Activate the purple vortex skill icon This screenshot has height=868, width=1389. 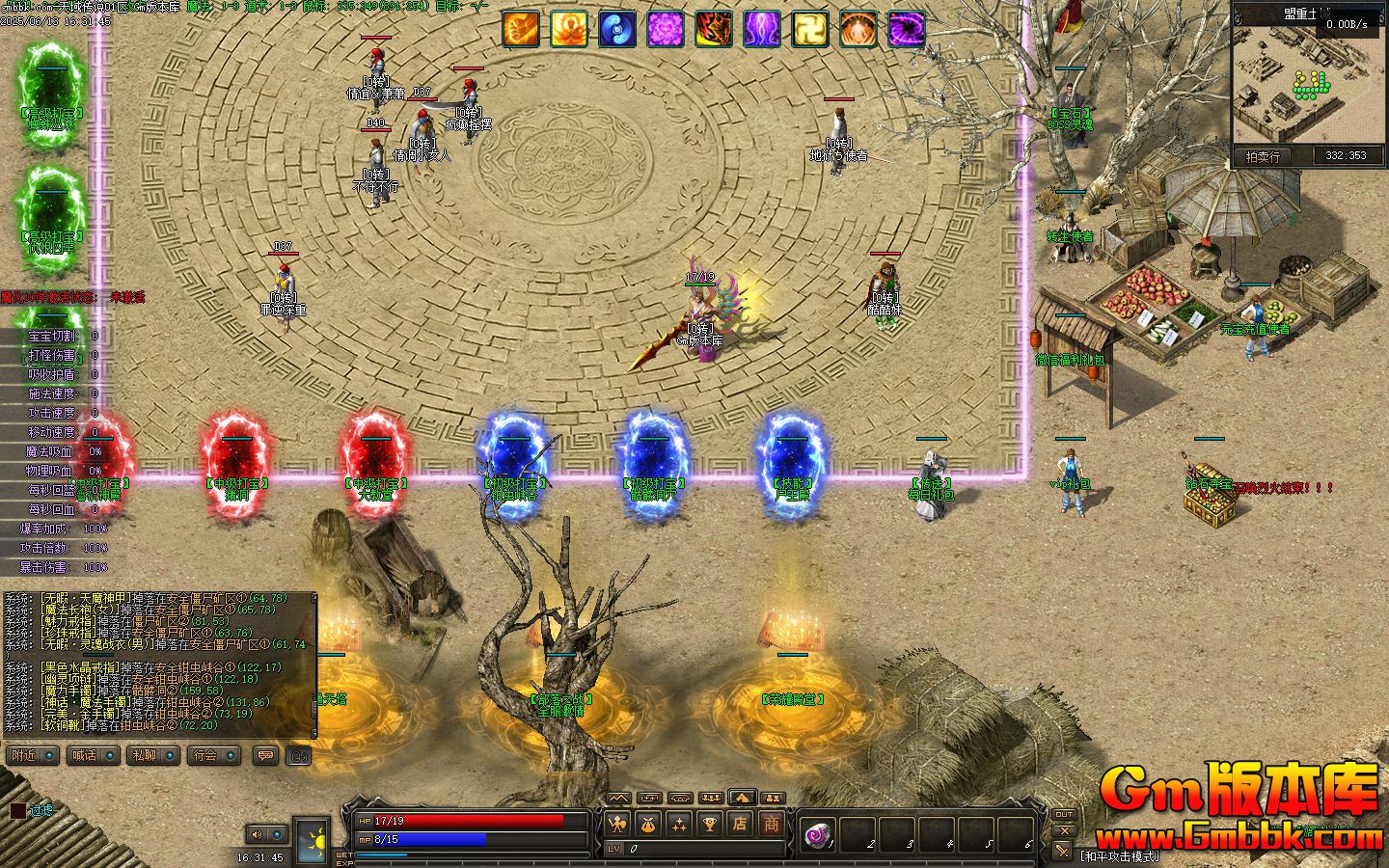click(907, 29)
